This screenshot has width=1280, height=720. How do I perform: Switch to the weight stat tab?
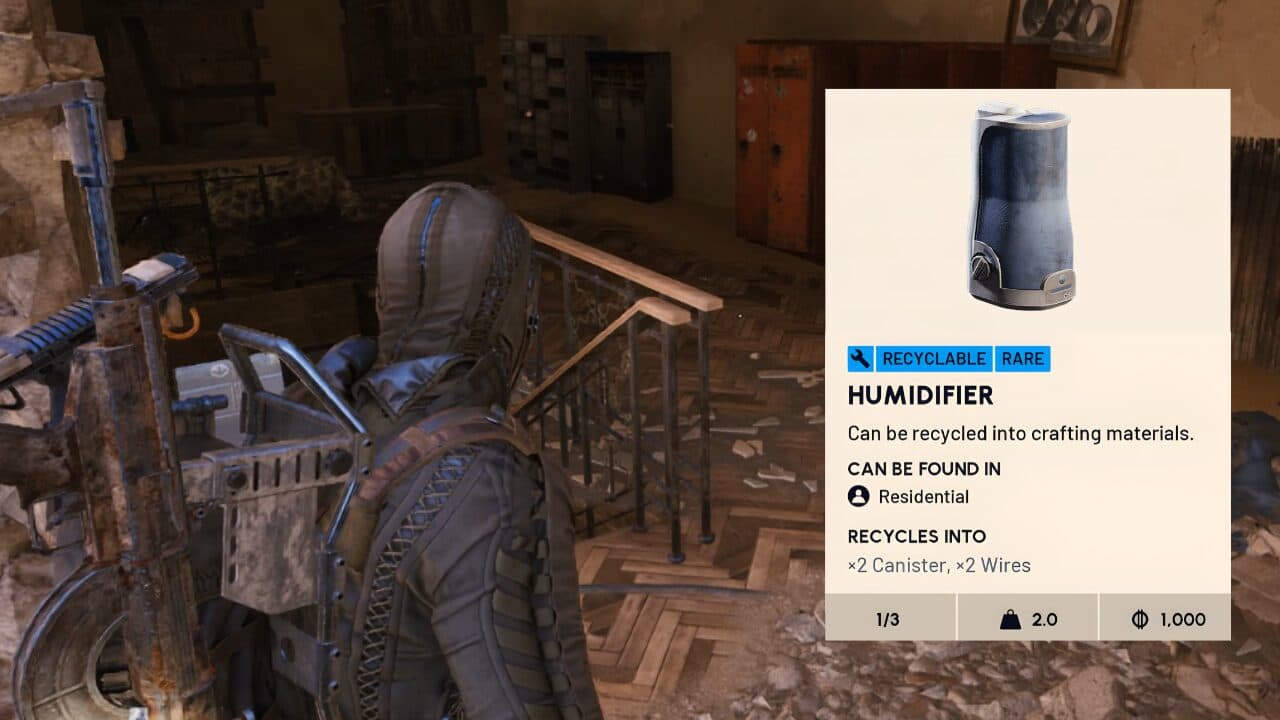coord(1027,619)
